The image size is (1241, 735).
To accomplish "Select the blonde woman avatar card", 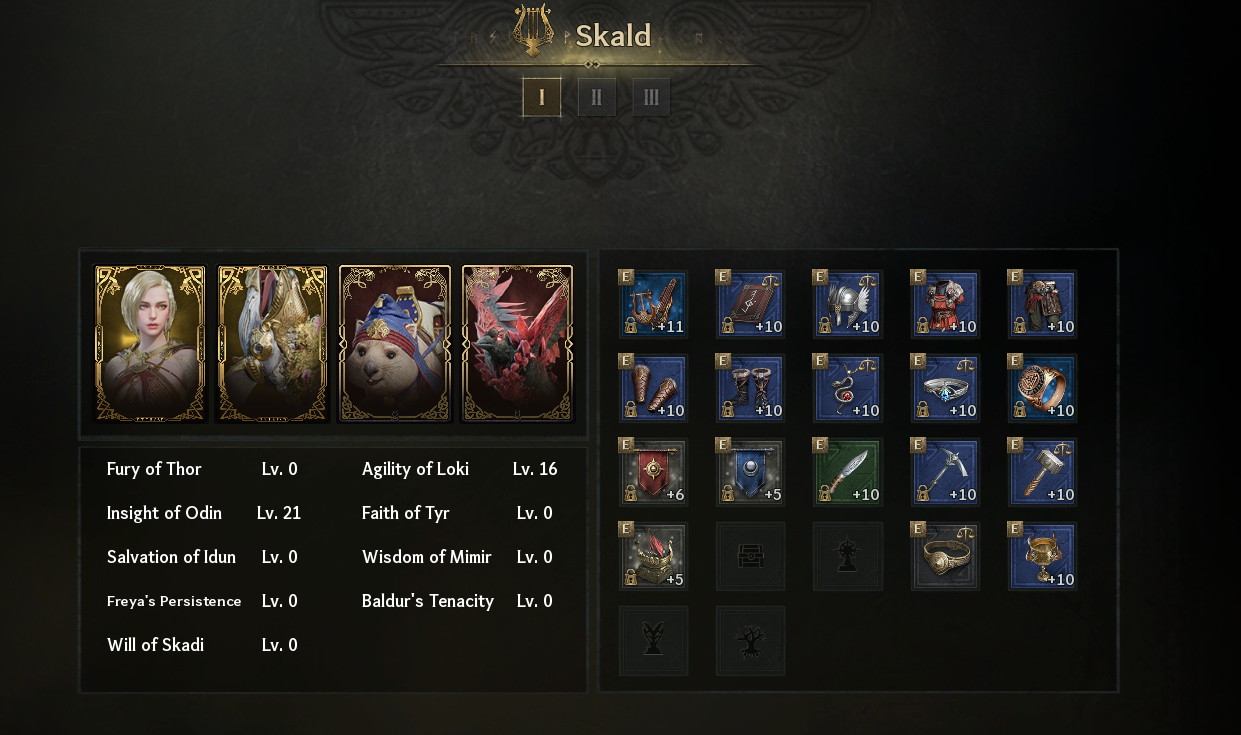I will click(150, 344).
